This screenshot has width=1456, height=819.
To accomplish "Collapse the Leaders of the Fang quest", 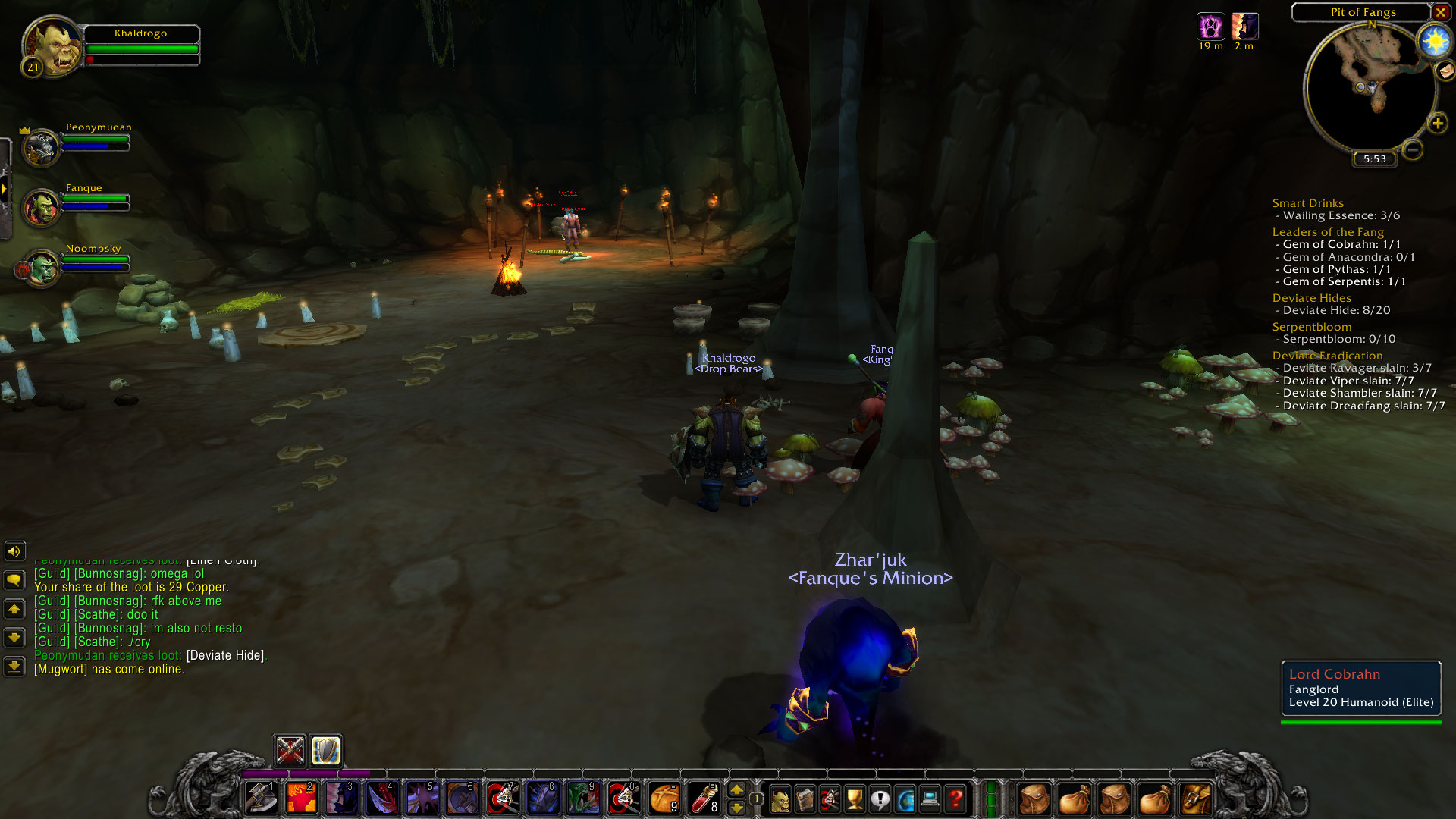I will coord(1328,231).
